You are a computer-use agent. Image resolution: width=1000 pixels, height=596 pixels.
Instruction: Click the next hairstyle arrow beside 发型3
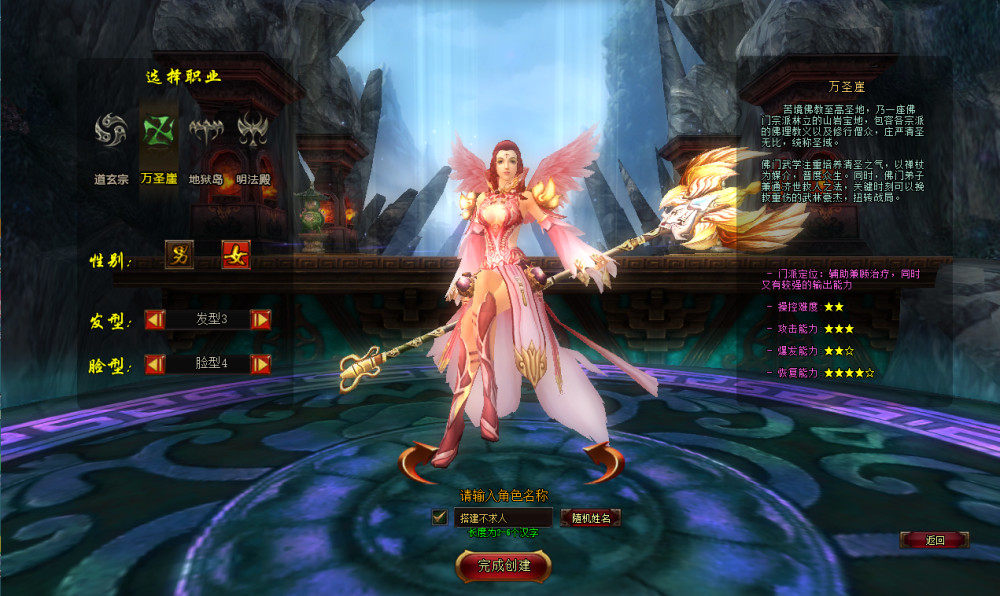(261, 320)
